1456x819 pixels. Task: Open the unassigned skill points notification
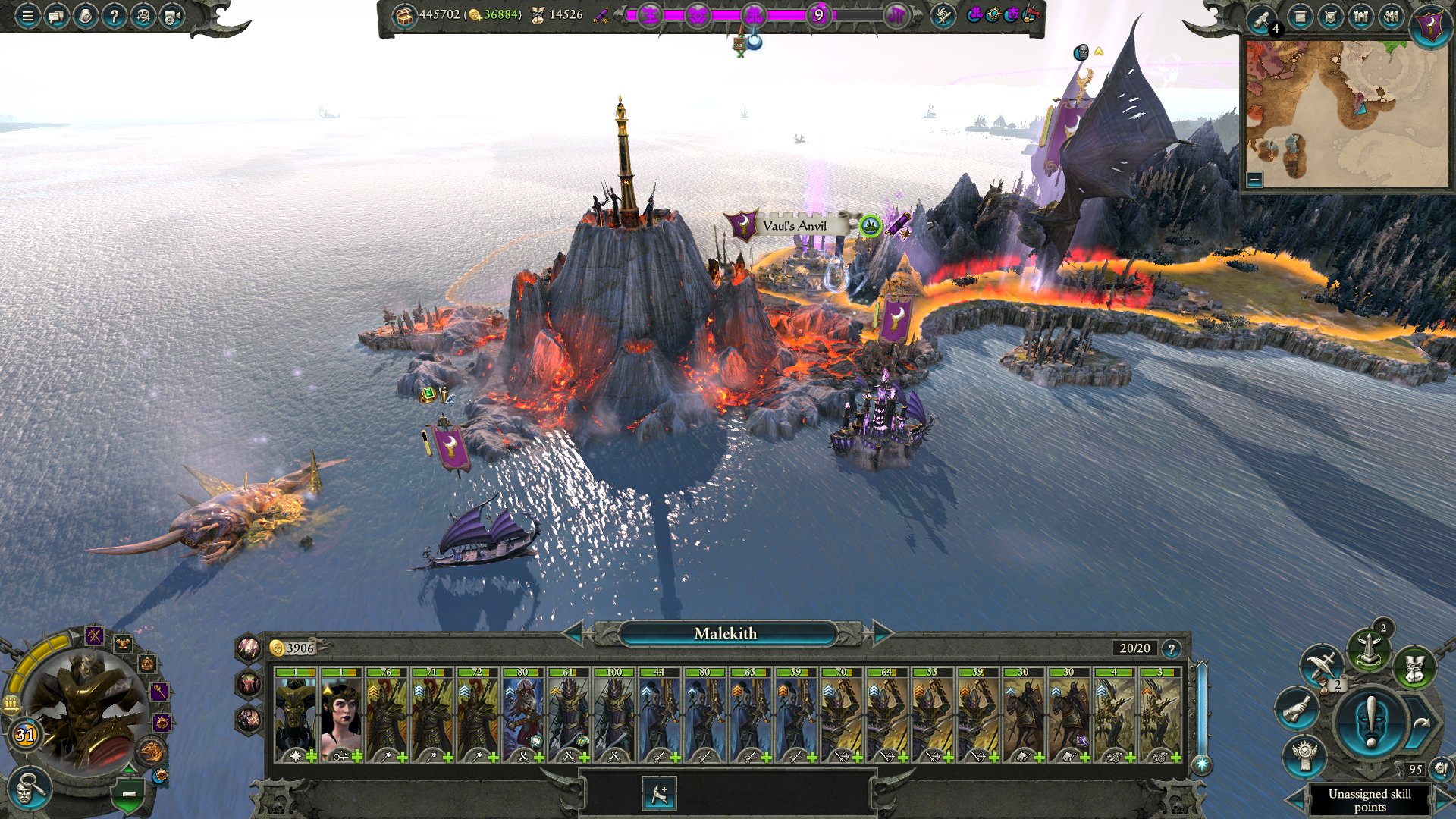tap(1370, 799)
